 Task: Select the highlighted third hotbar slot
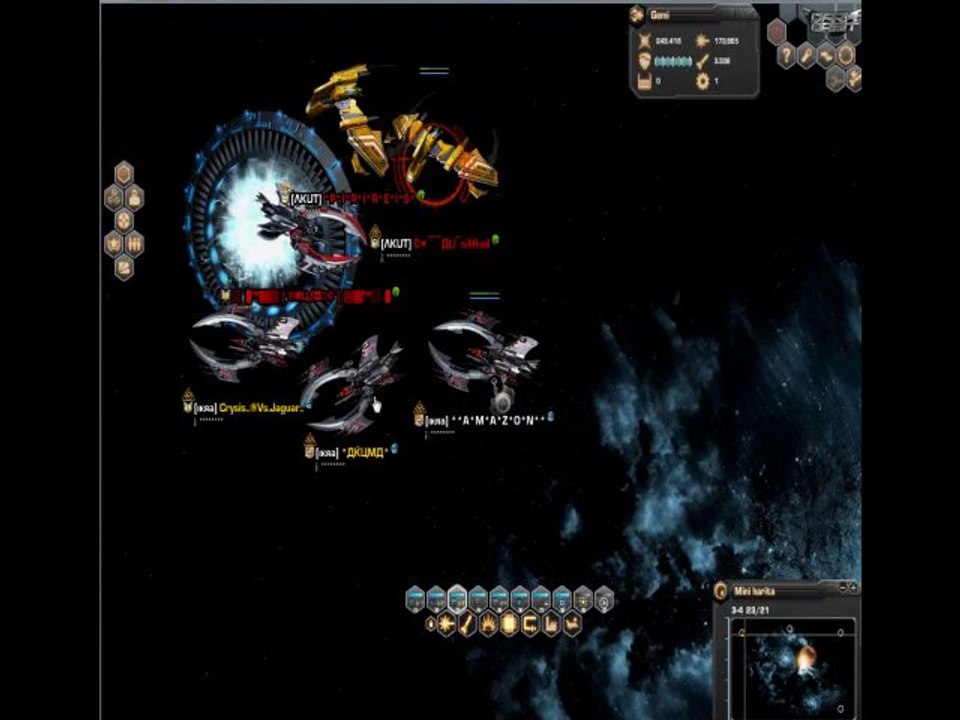tap(457, 599)
